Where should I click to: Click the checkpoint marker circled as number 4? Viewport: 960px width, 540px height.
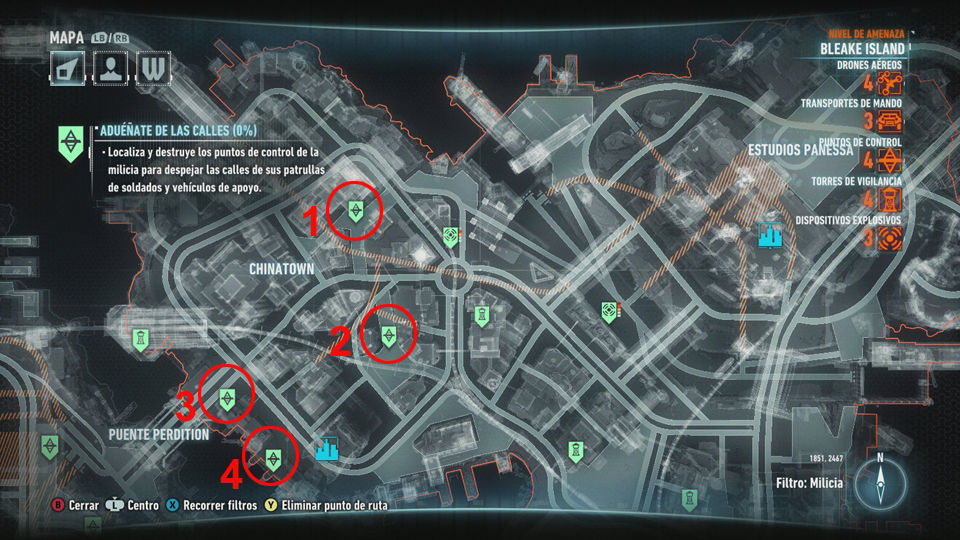tap(272, 458)
